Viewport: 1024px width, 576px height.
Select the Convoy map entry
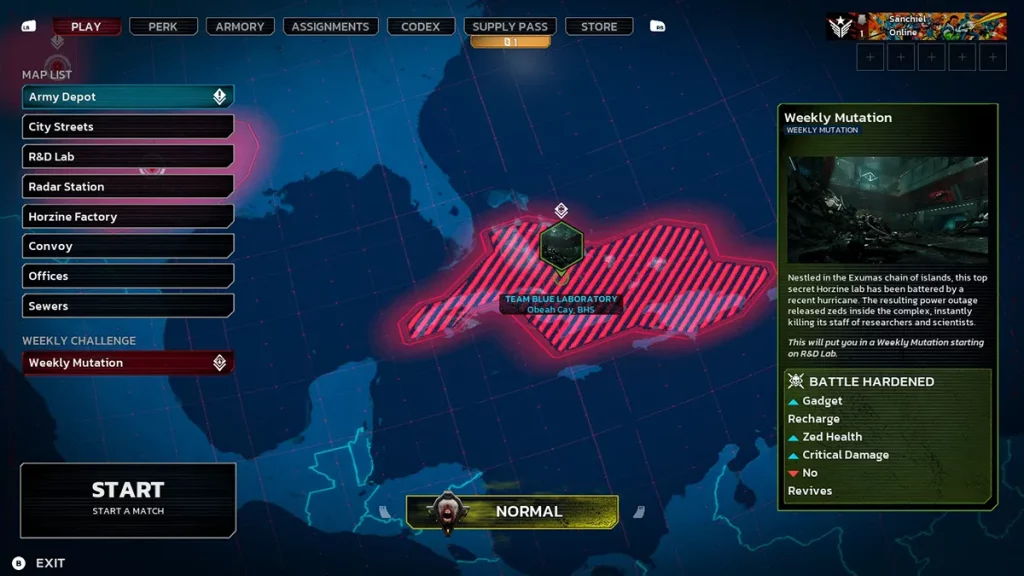128,246
